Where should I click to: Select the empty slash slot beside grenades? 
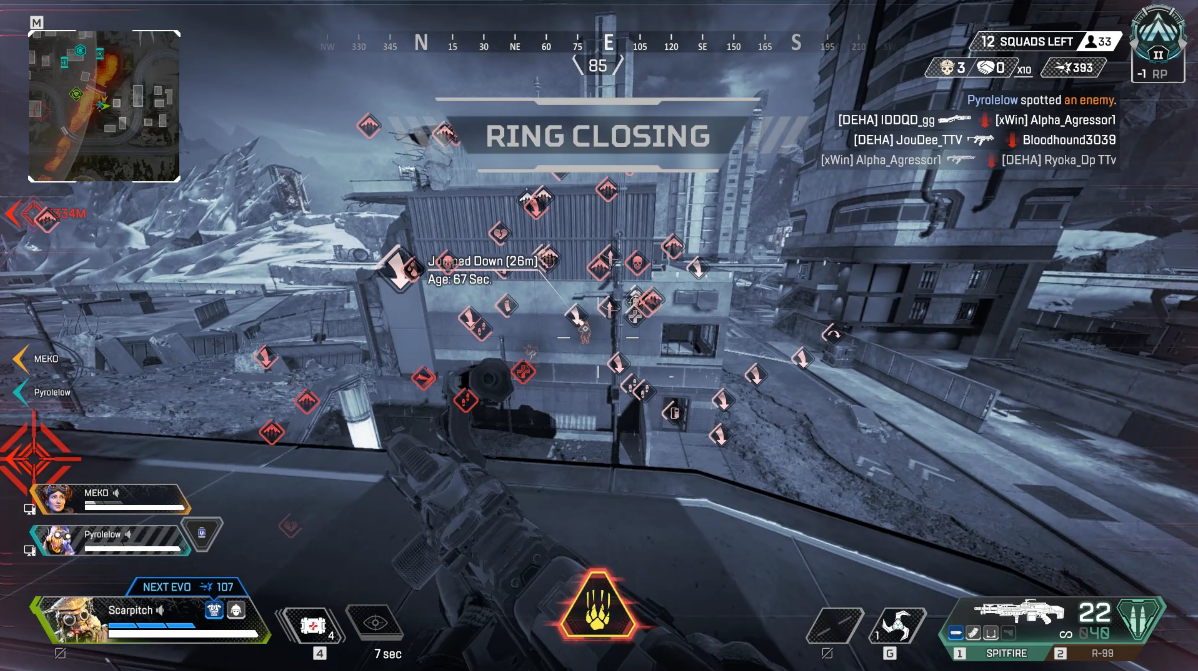pyautogui.click(x=834, y=626)
